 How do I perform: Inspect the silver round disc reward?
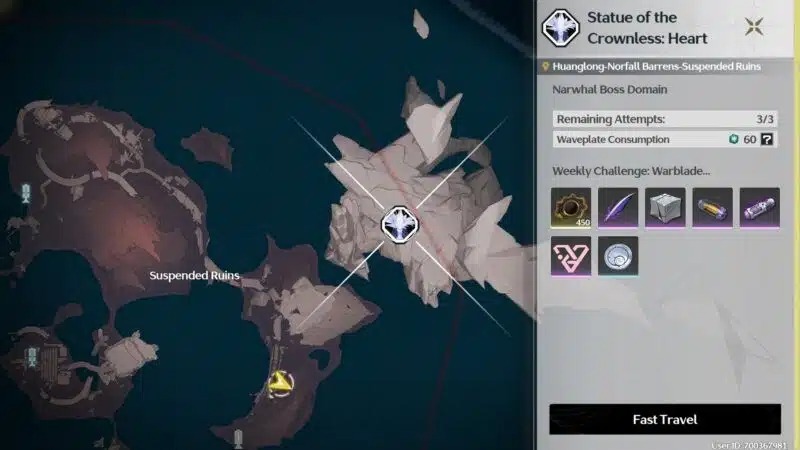618,256
